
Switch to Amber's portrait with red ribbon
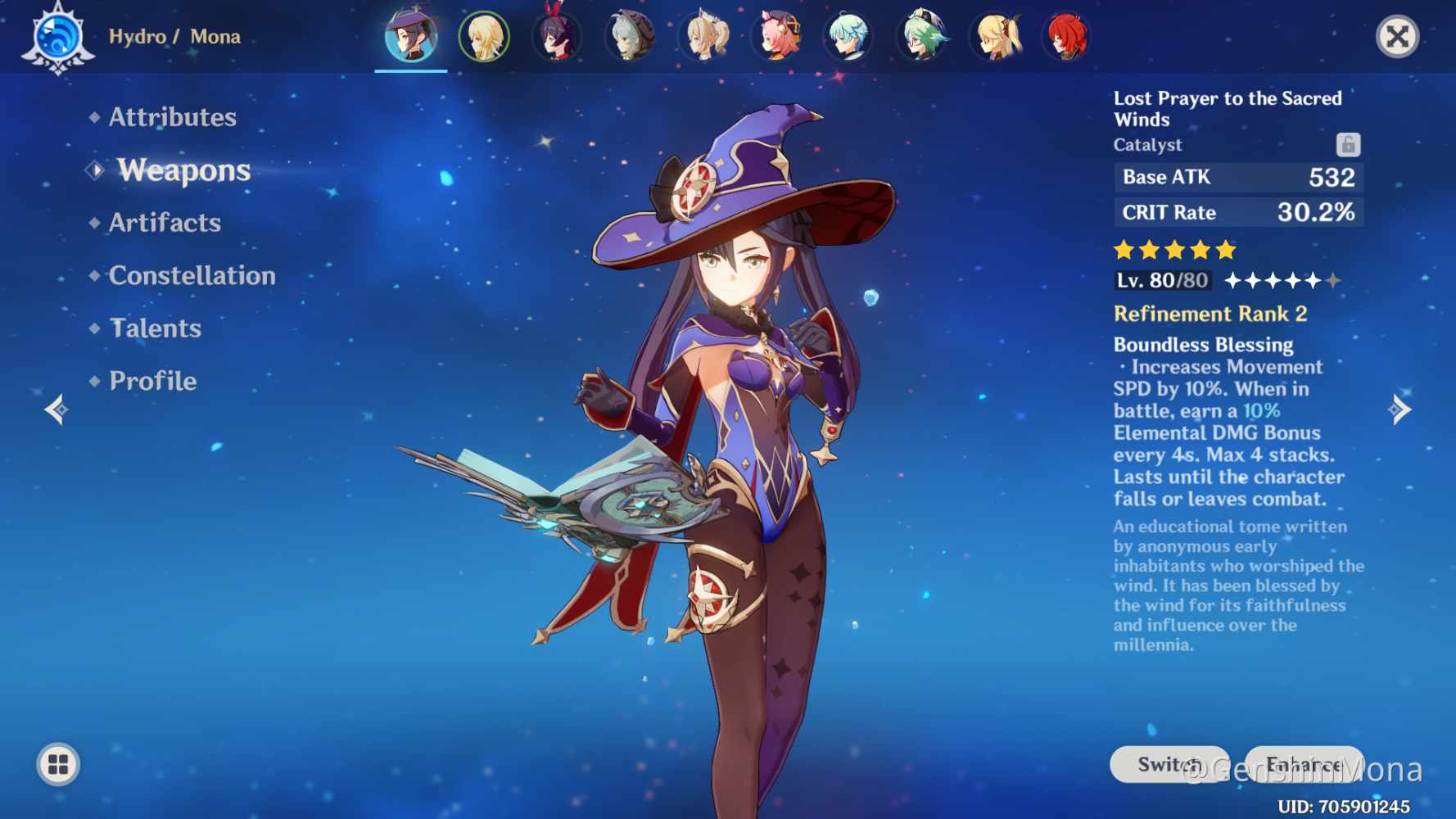557,37
